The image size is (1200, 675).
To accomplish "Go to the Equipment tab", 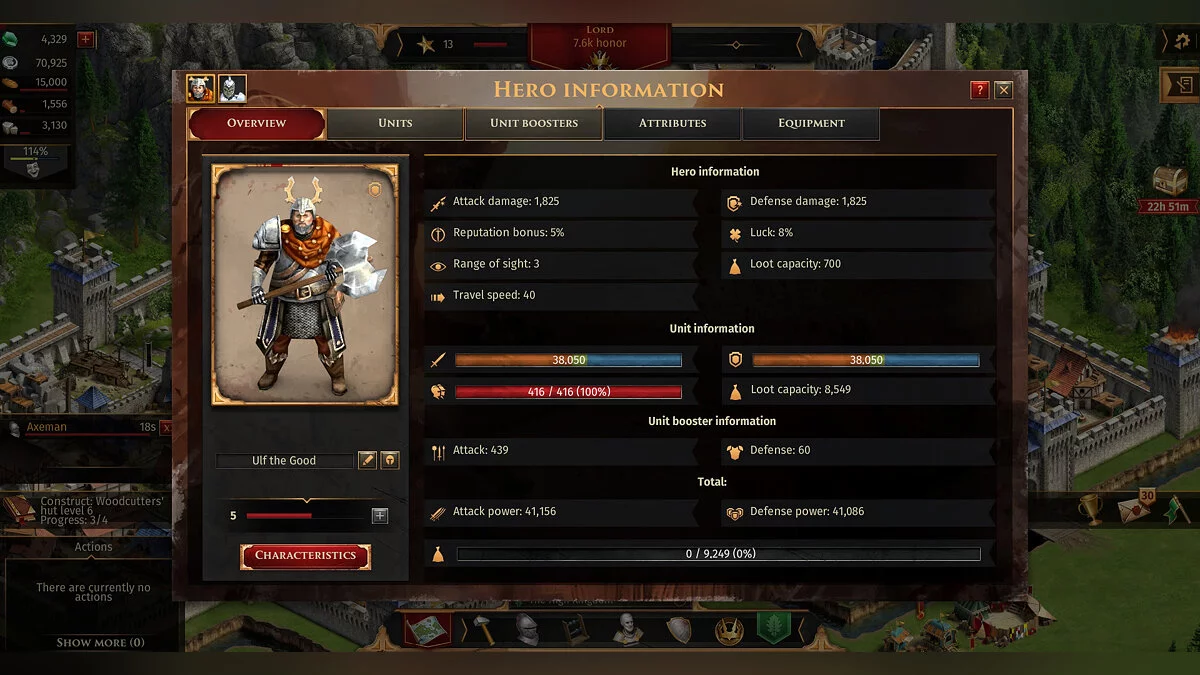I will [x=811, y=123].
